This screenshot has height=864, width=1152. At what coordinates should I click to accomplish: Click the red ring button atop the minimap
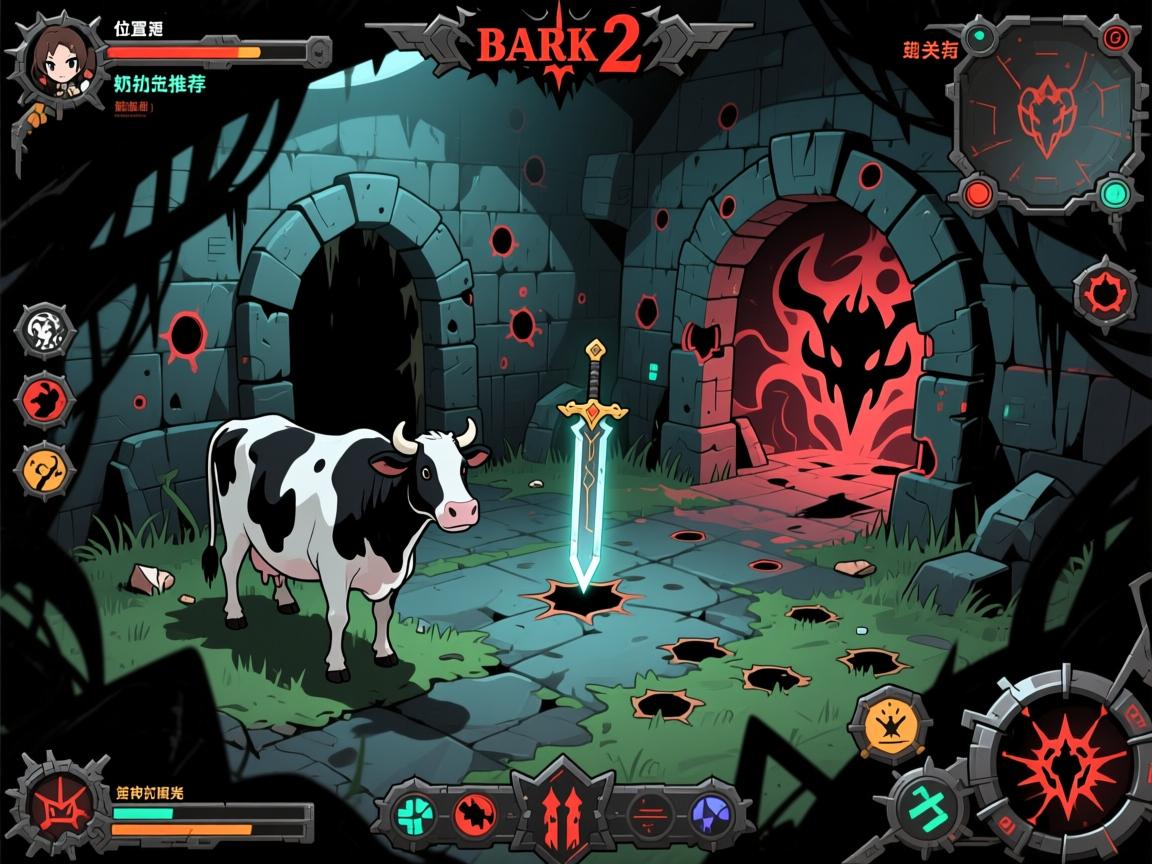[x=1112, y=38]
